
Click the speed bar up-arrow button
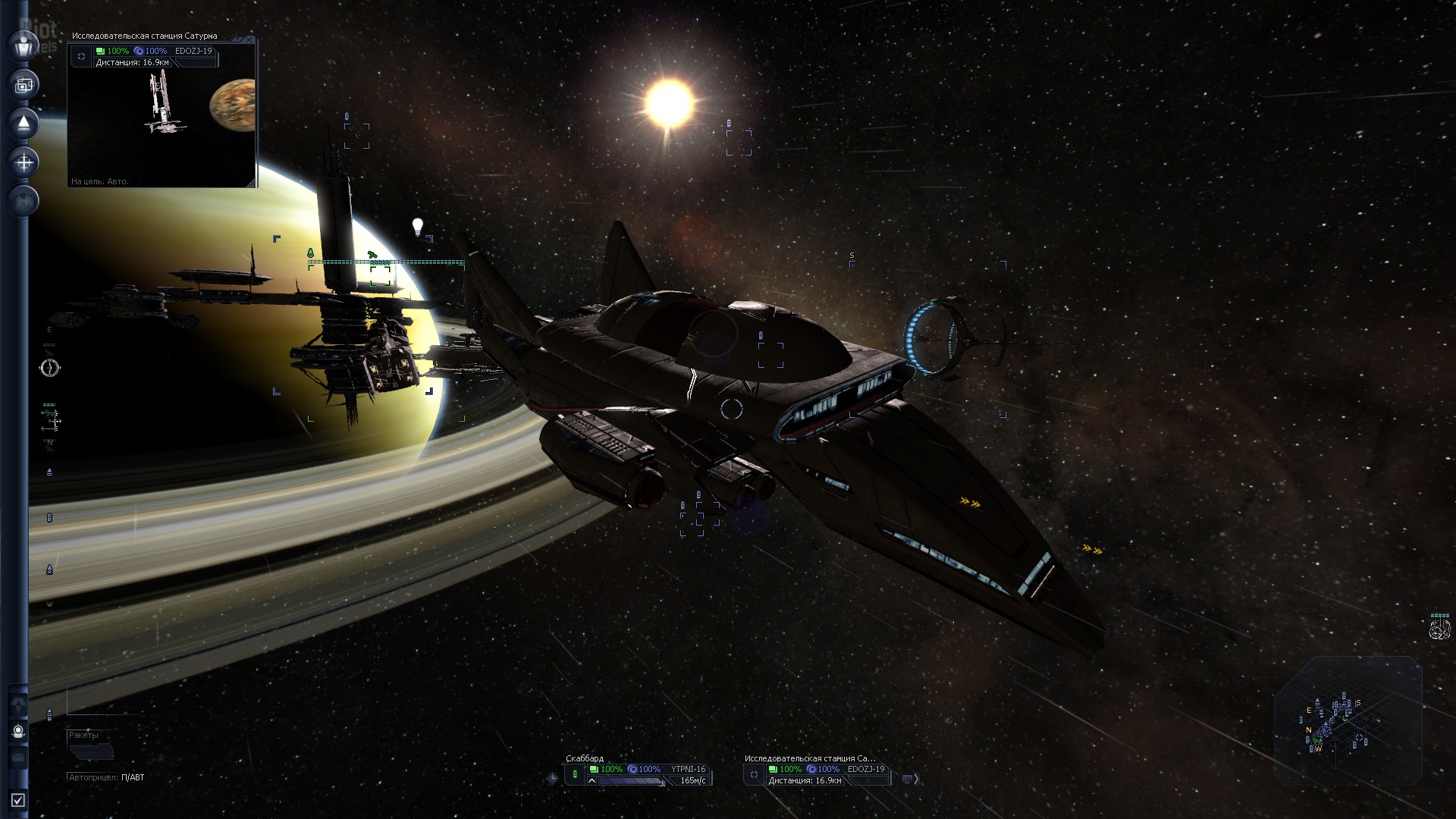pos(591,780)
